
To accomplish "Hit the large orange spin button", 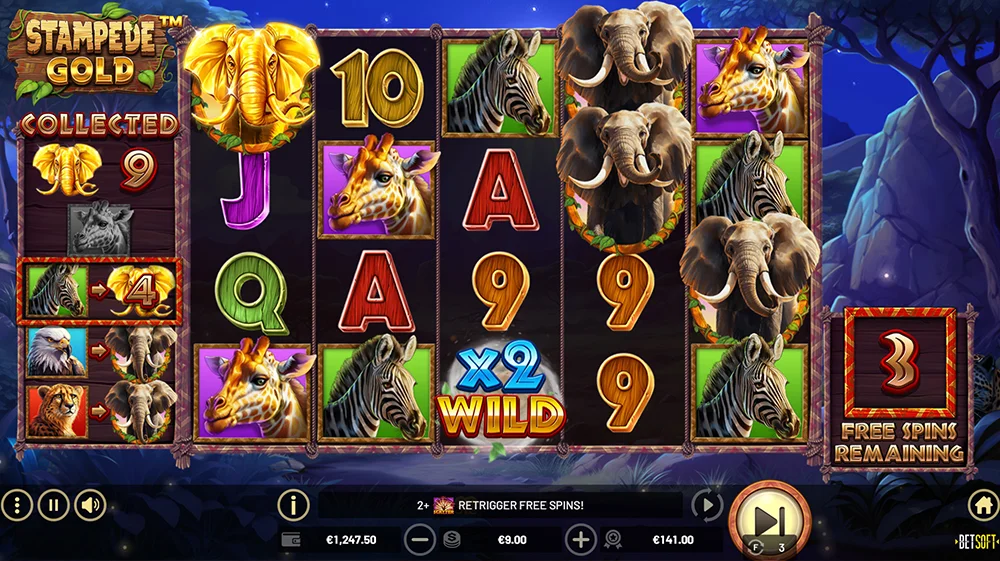I will pos(768,520).
